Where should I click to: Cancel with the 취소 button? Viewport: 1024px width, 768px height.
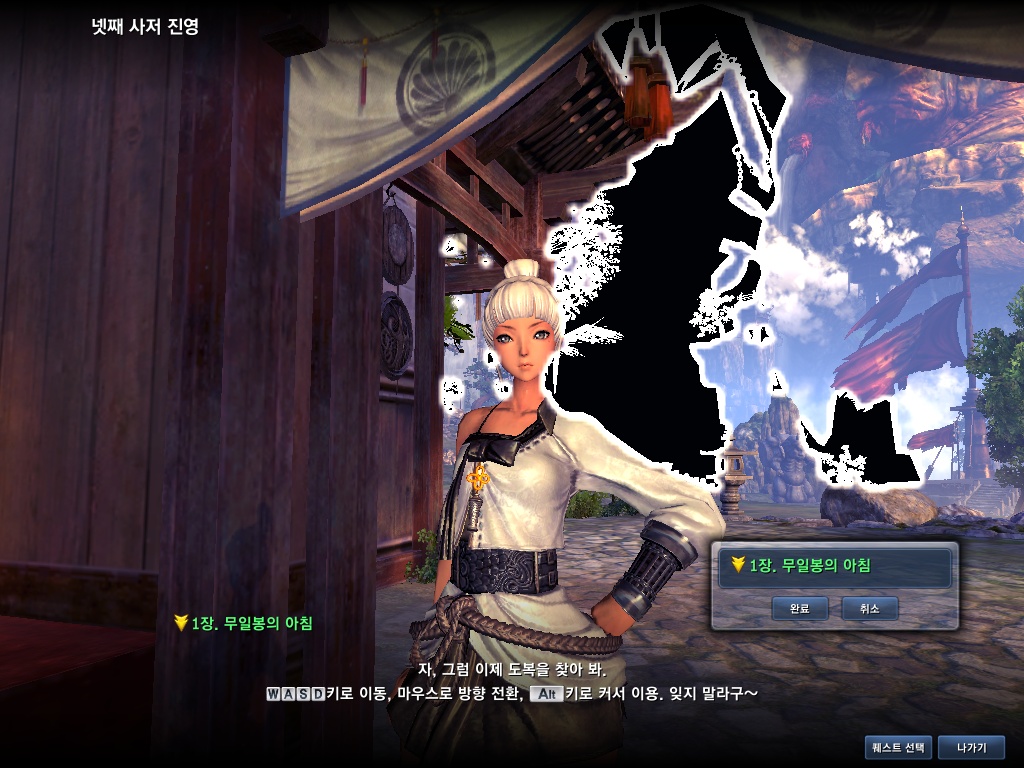[x=869, y=608]
